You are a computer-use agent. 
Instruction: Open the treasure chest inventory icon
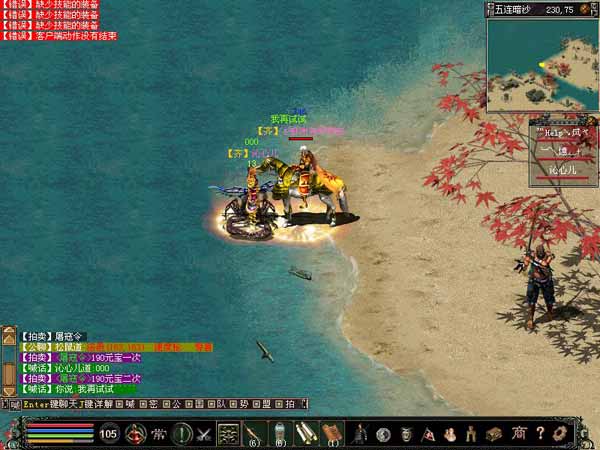click(x=494, y=434)
